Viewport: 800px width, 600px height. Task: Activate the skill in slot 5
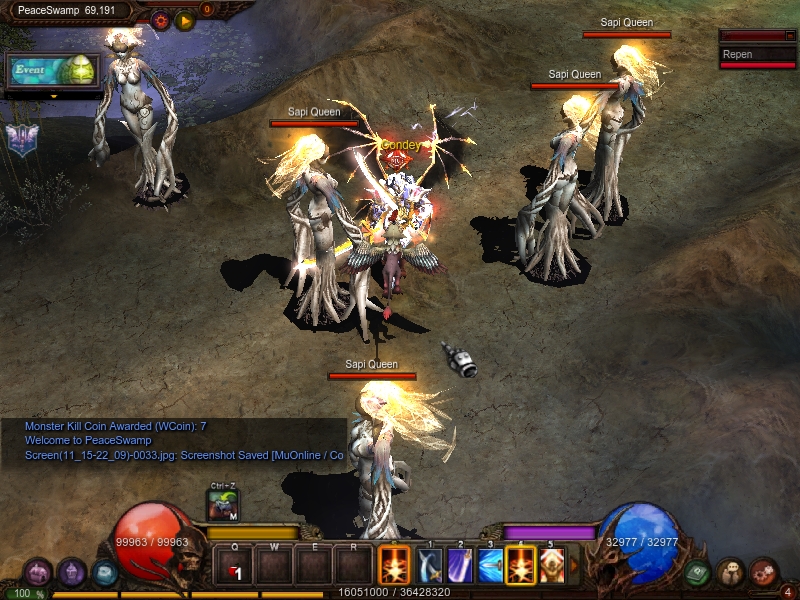tap(551, 566)
